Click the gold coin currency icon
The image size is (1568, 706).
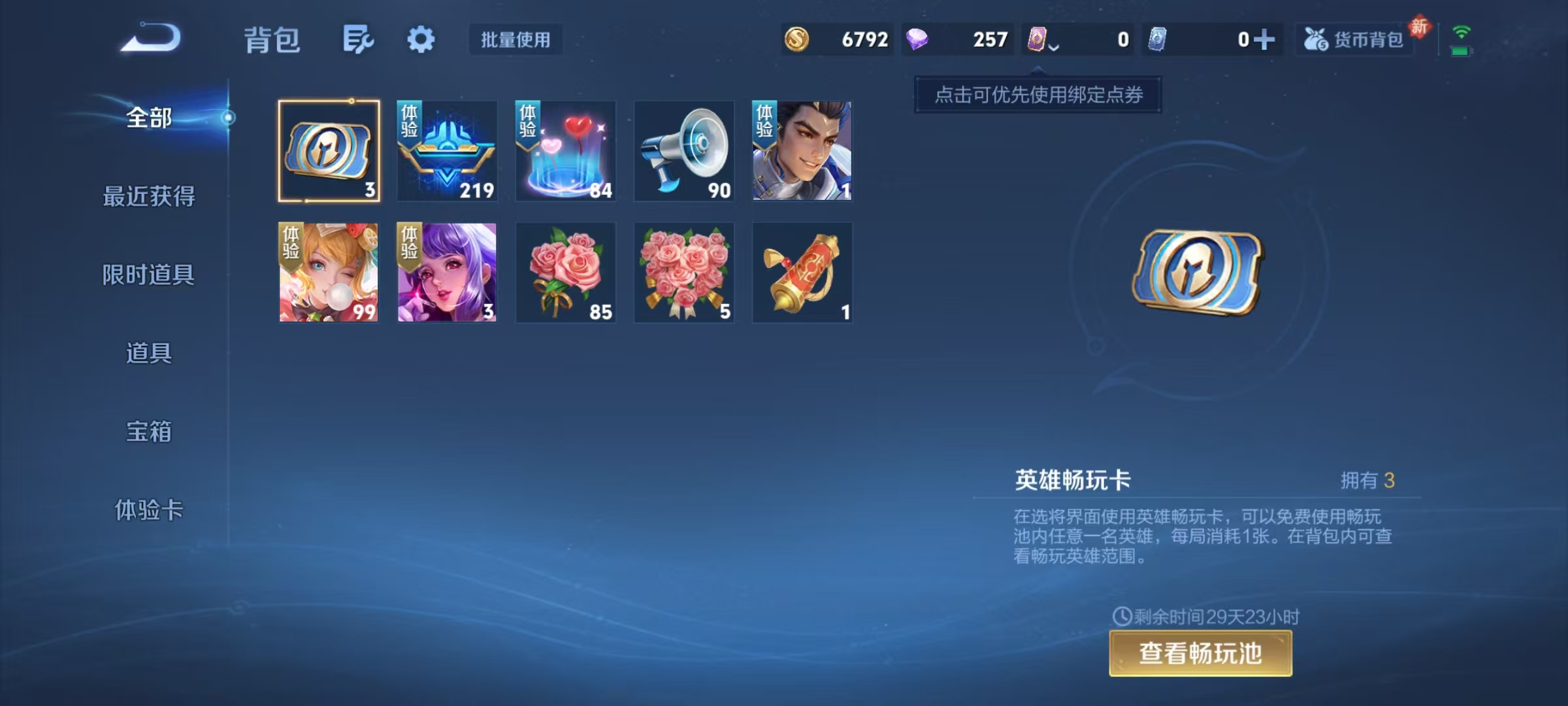(798, 39)
